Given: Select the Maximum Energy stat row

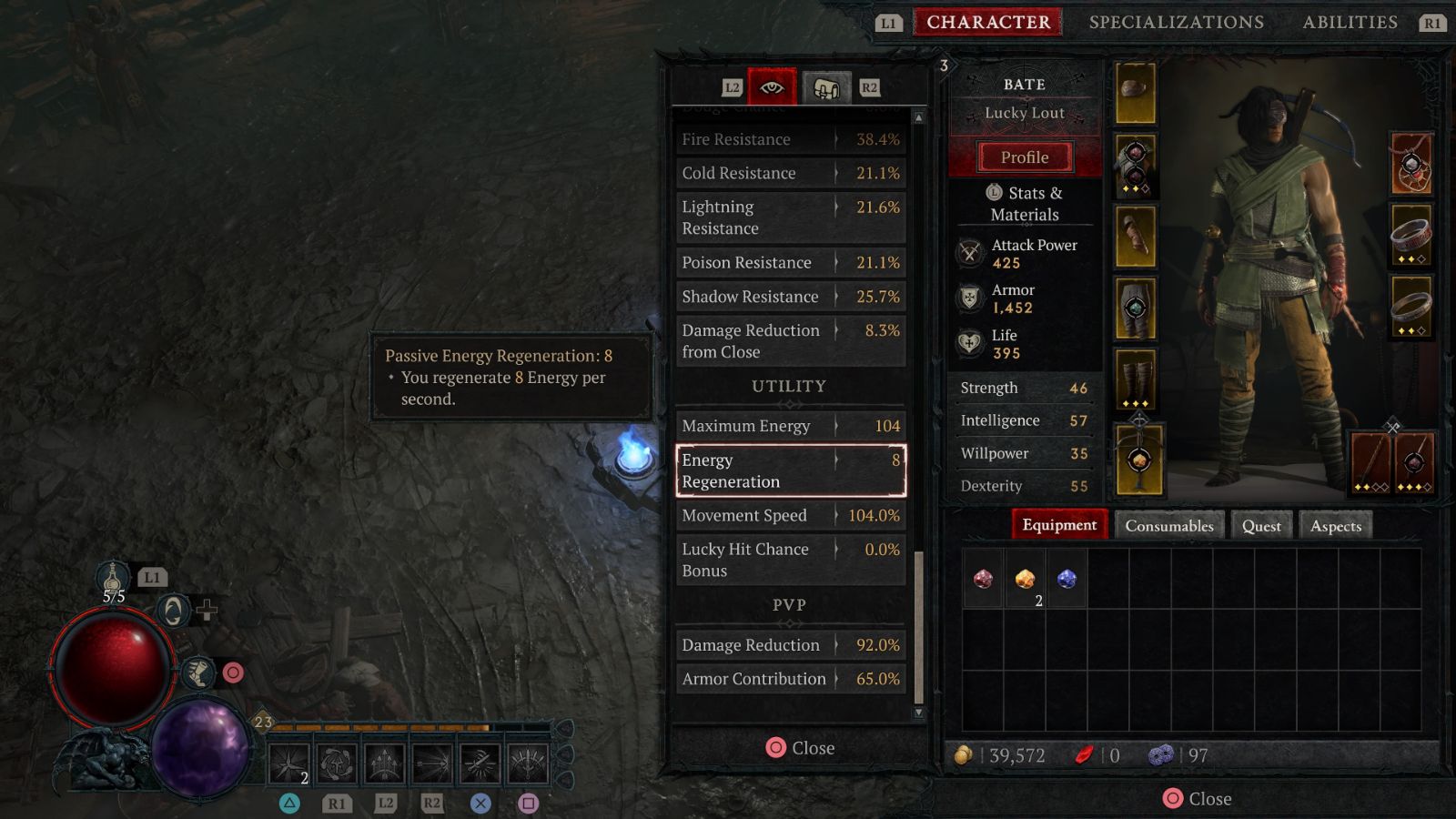Looking at the screenshot, I should coord(791,425).
